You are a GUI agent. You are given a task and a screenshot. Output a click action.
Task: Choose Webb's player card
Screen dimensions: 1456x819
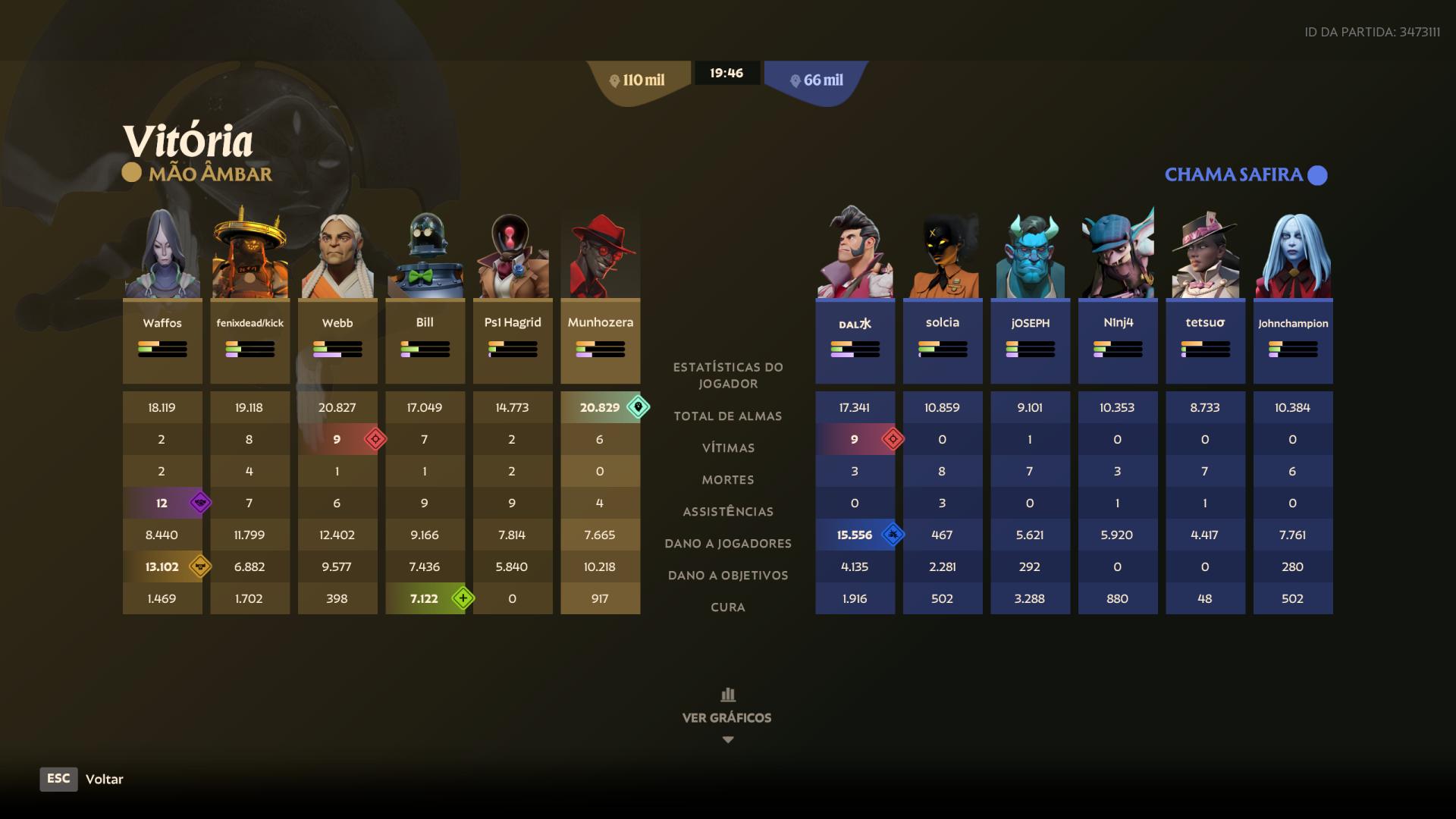coord(337,340)
